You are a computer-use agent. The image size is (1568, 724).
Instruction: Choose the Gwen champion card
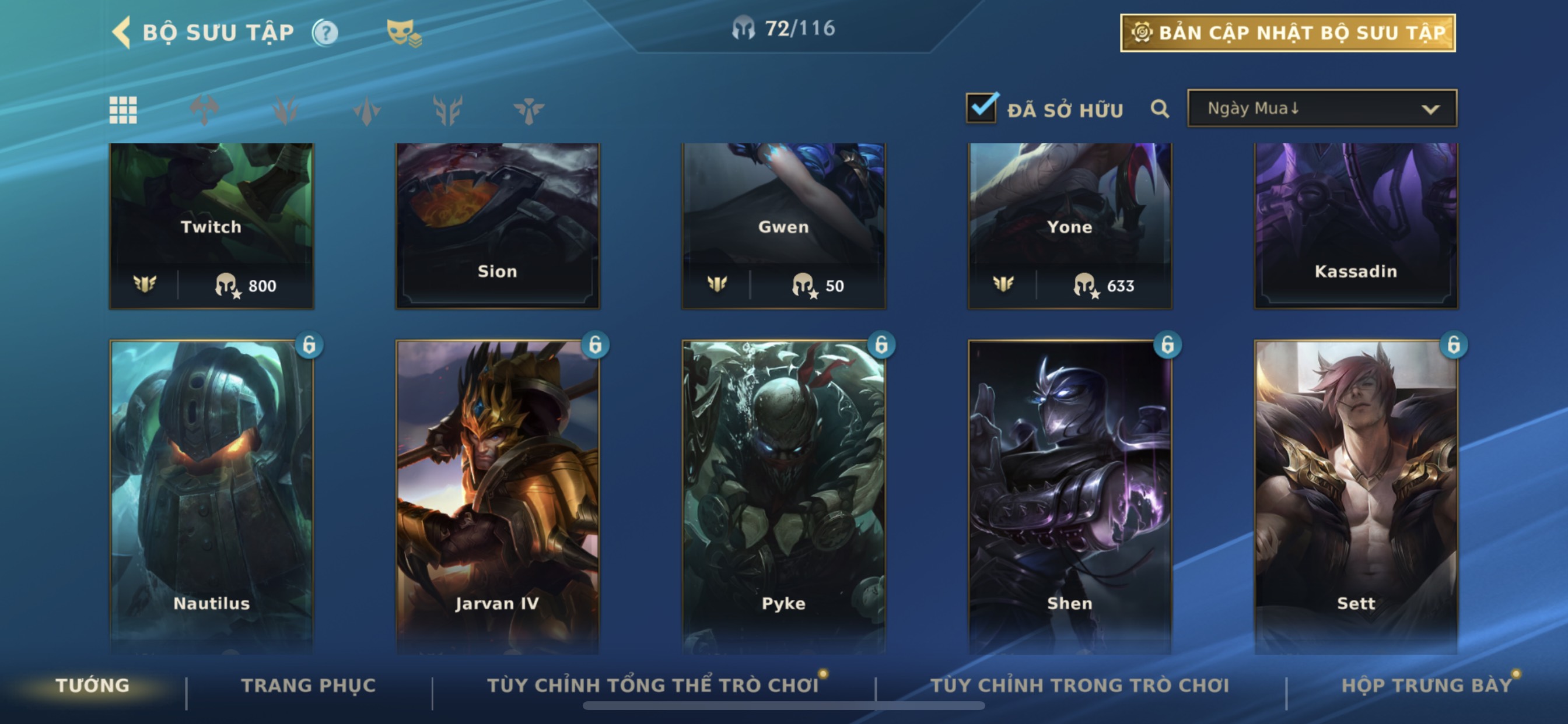(x=783, y=225)
